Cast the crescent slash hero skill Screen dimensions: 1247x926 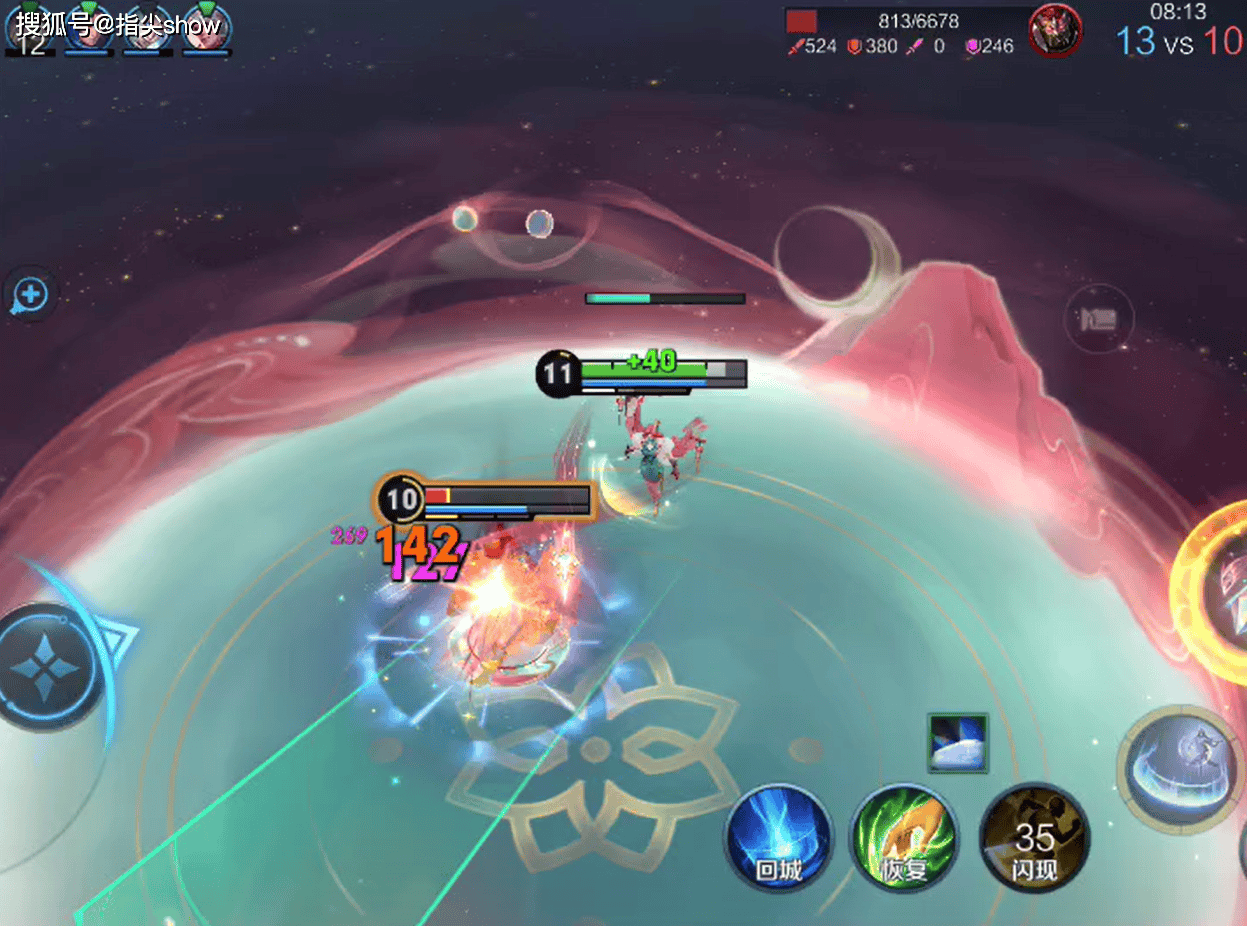1180,768
